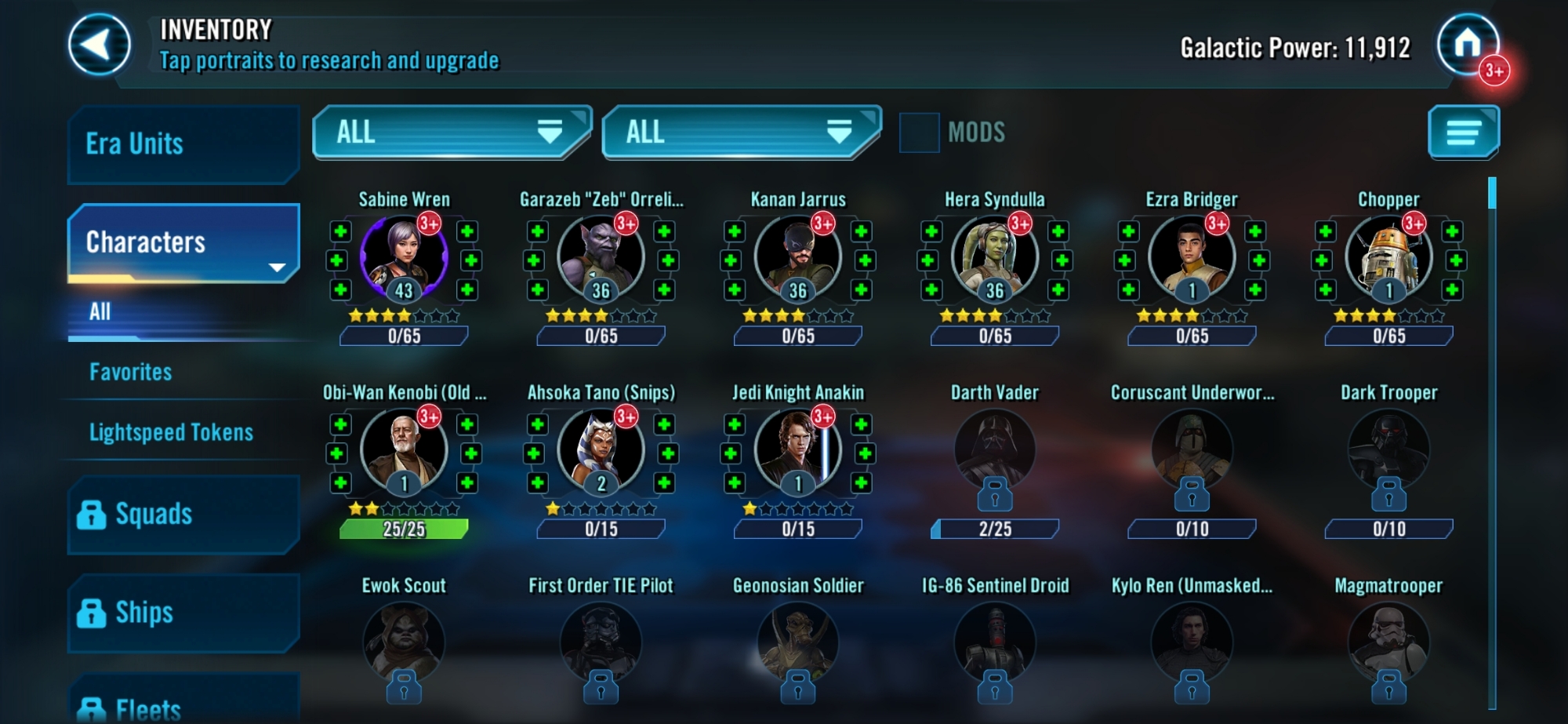Select Obi-Wan Kenobi with full shards

coord(404,450)
